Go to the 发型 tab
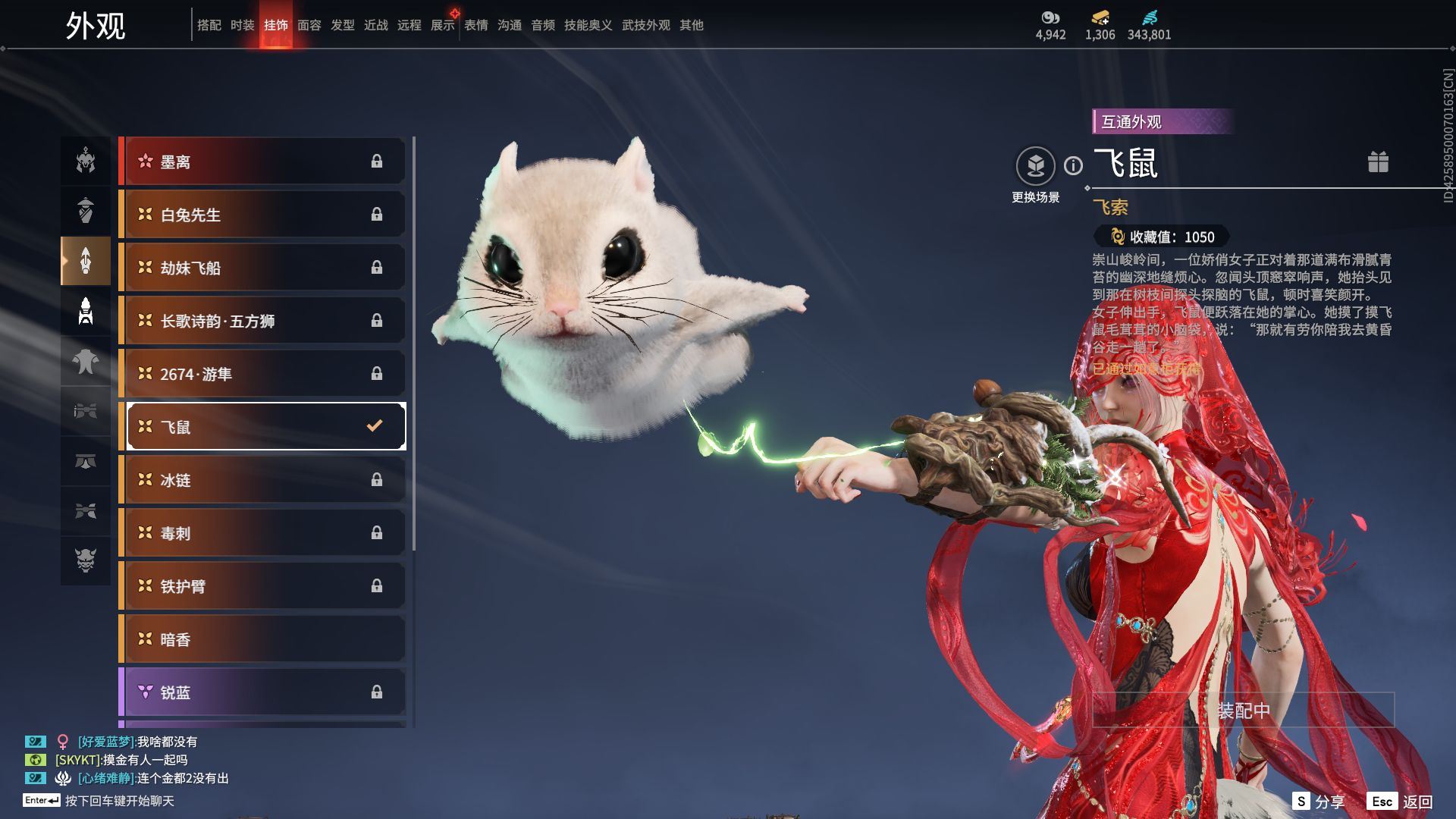This screenshot has width=1456, height=819. click(x=342, y=25)
